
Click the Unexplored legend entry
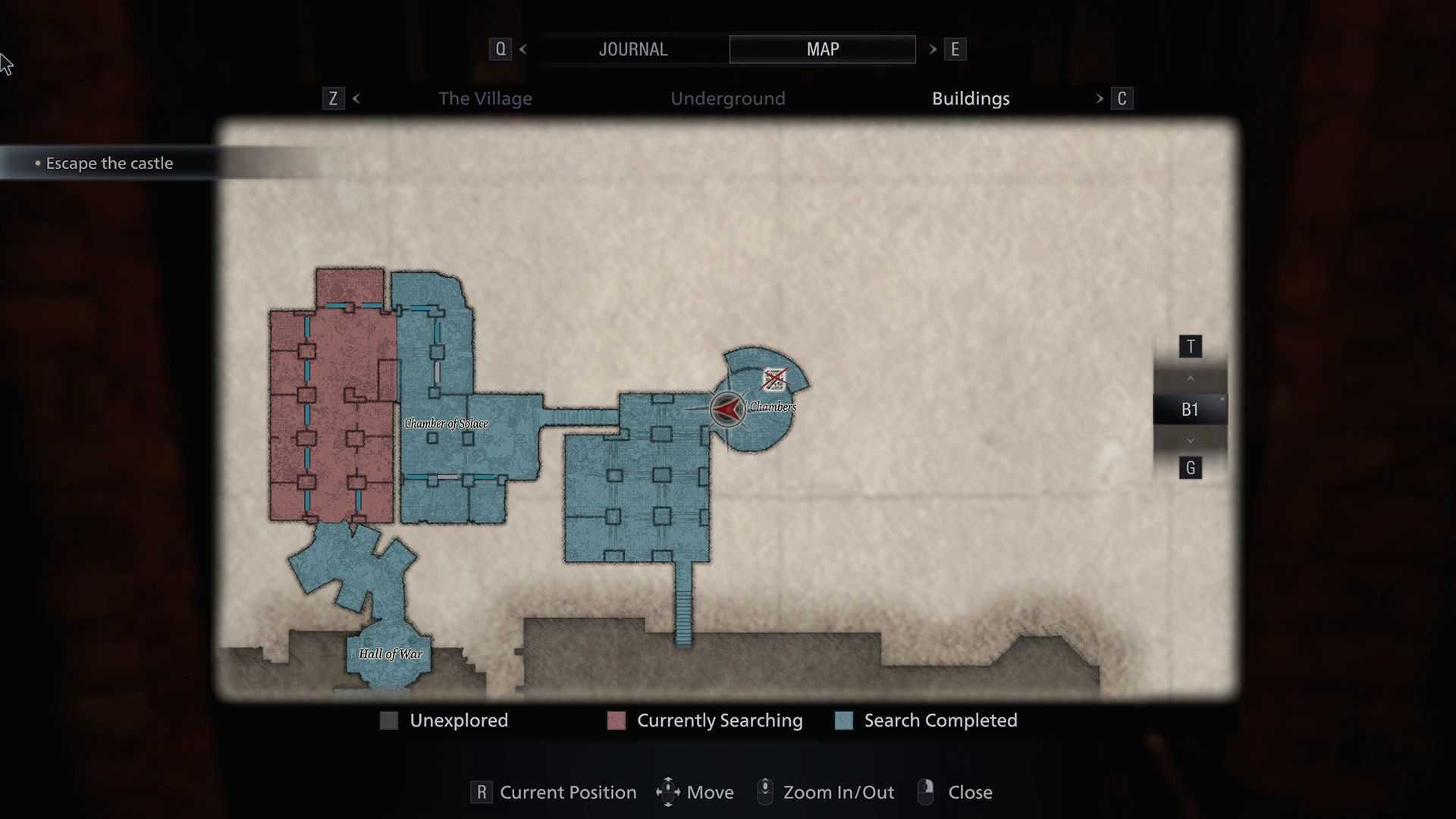tap(458, 720)
